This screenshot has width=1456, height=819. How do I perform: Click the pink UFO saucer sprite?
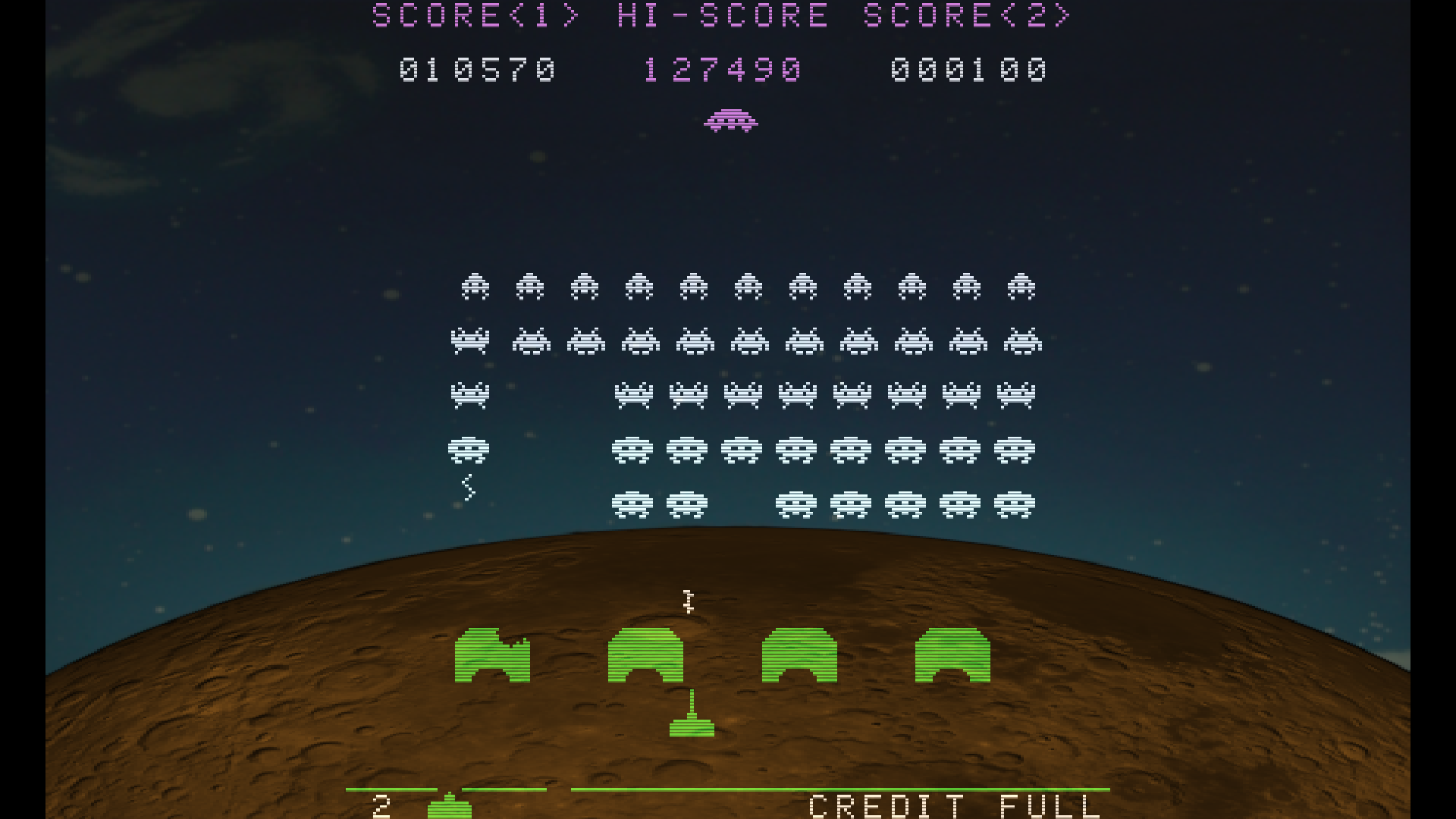tap(730, 120)
